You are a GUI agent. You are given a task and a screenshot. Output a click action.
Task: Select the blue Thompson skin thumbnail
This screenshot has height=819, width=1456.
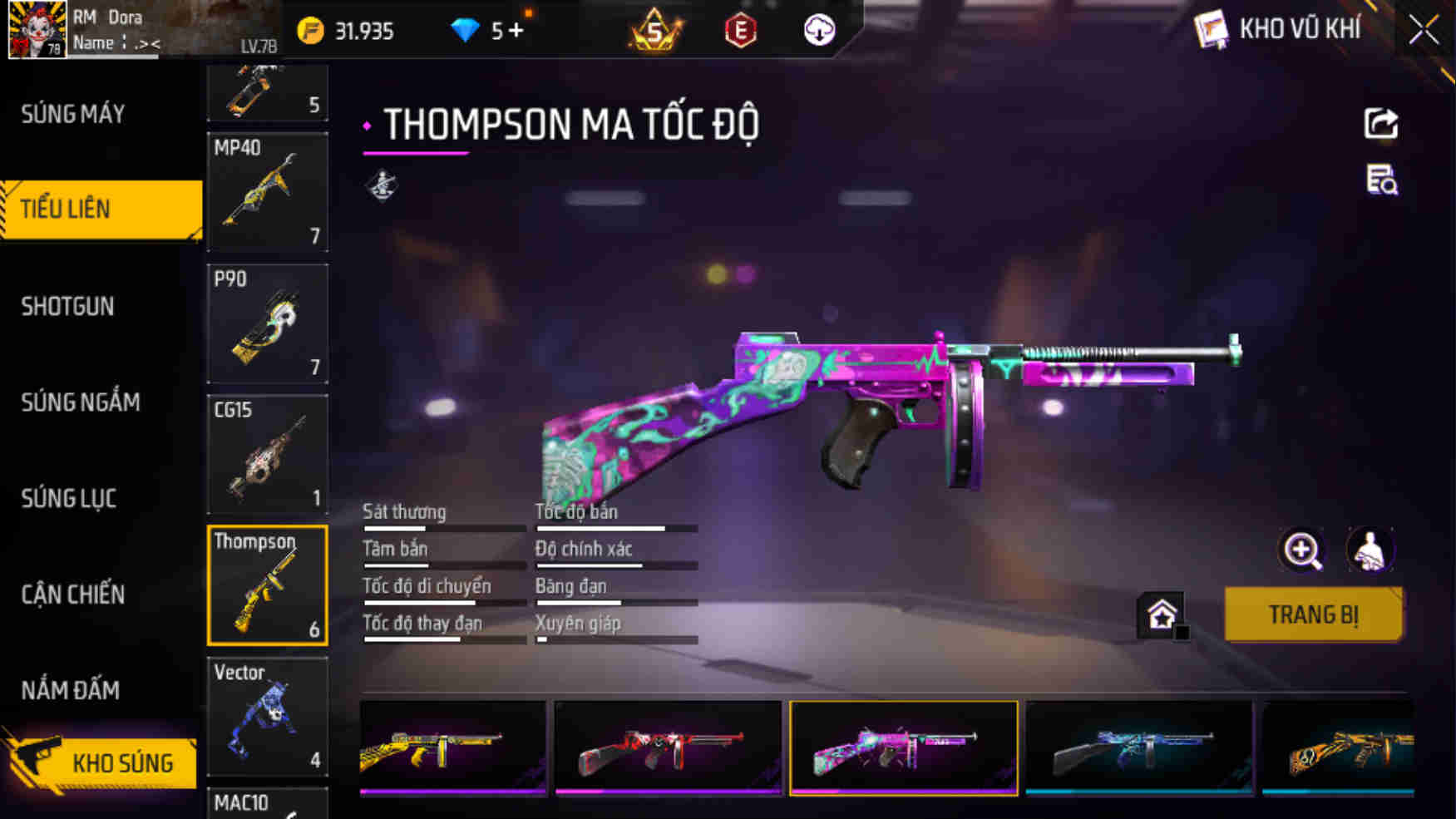tap(1139, 747)
